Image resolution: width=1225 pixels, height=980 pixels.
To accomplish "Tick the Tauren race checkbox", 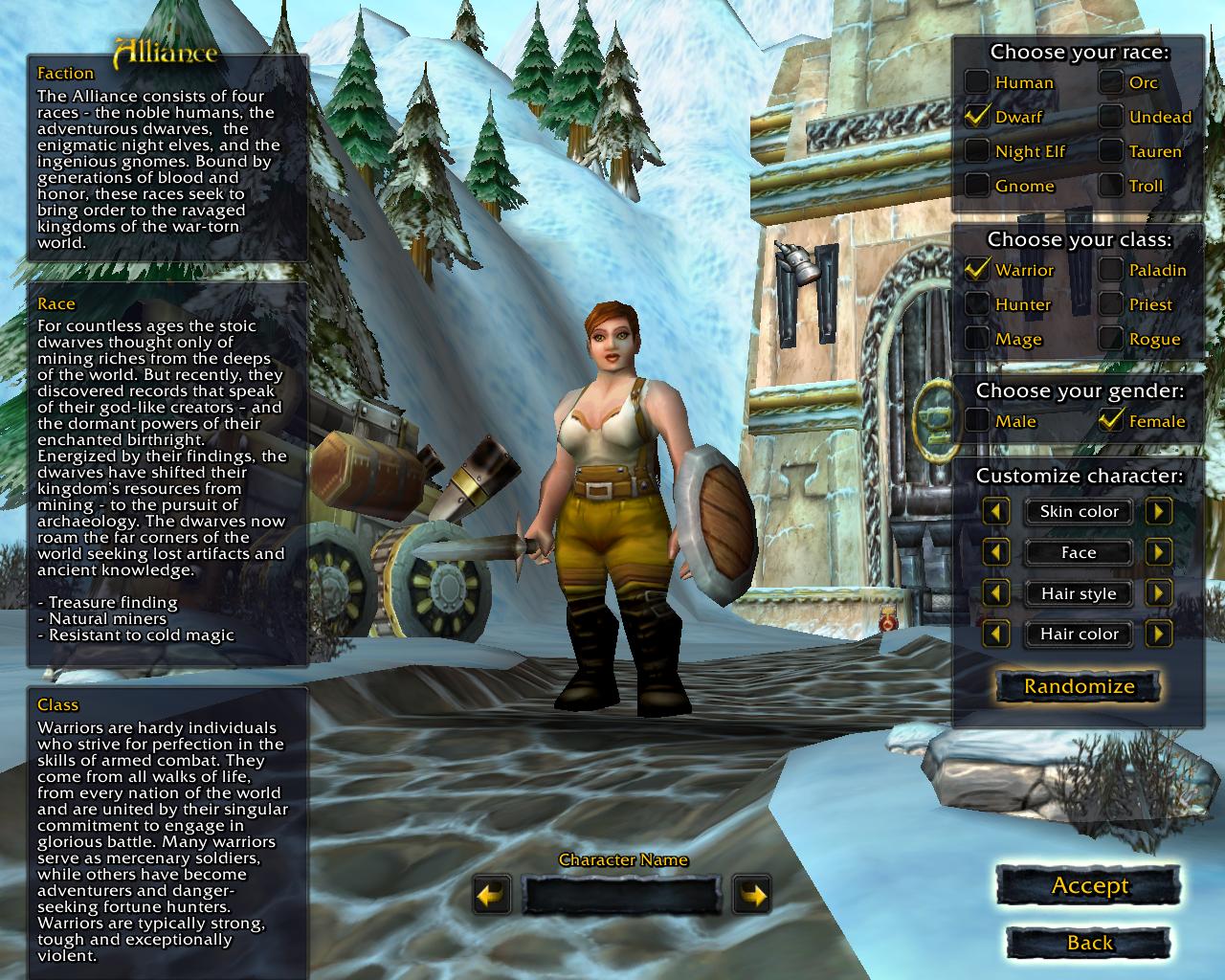I will (1111, 151).
